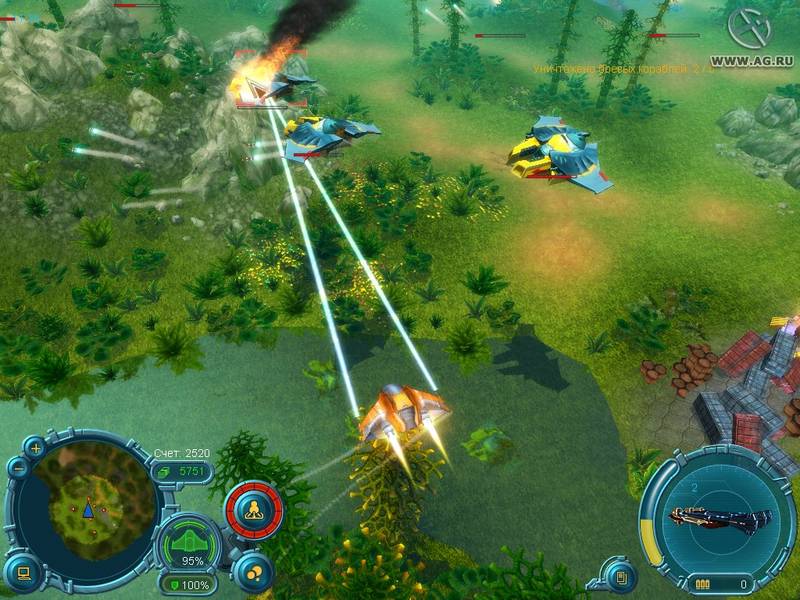The width and height of the screenshot is (800, 600).
Task: Activate the red-ringed special ability button
Action: point(254,509)
